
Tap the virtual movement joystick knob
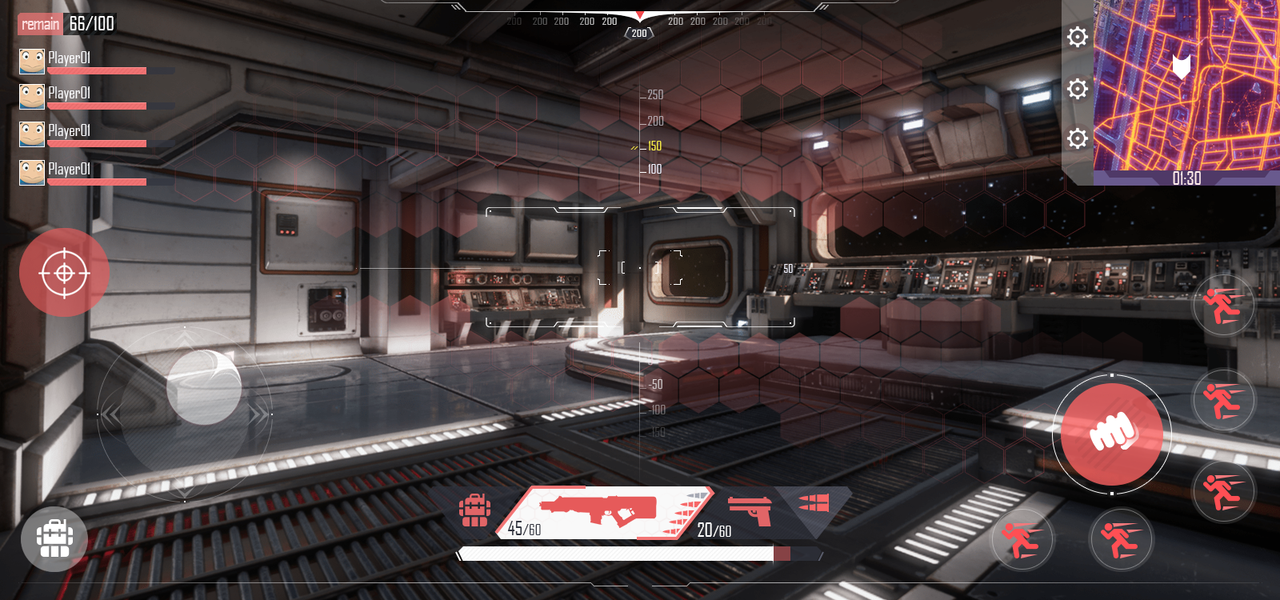[x=203, y=386]
